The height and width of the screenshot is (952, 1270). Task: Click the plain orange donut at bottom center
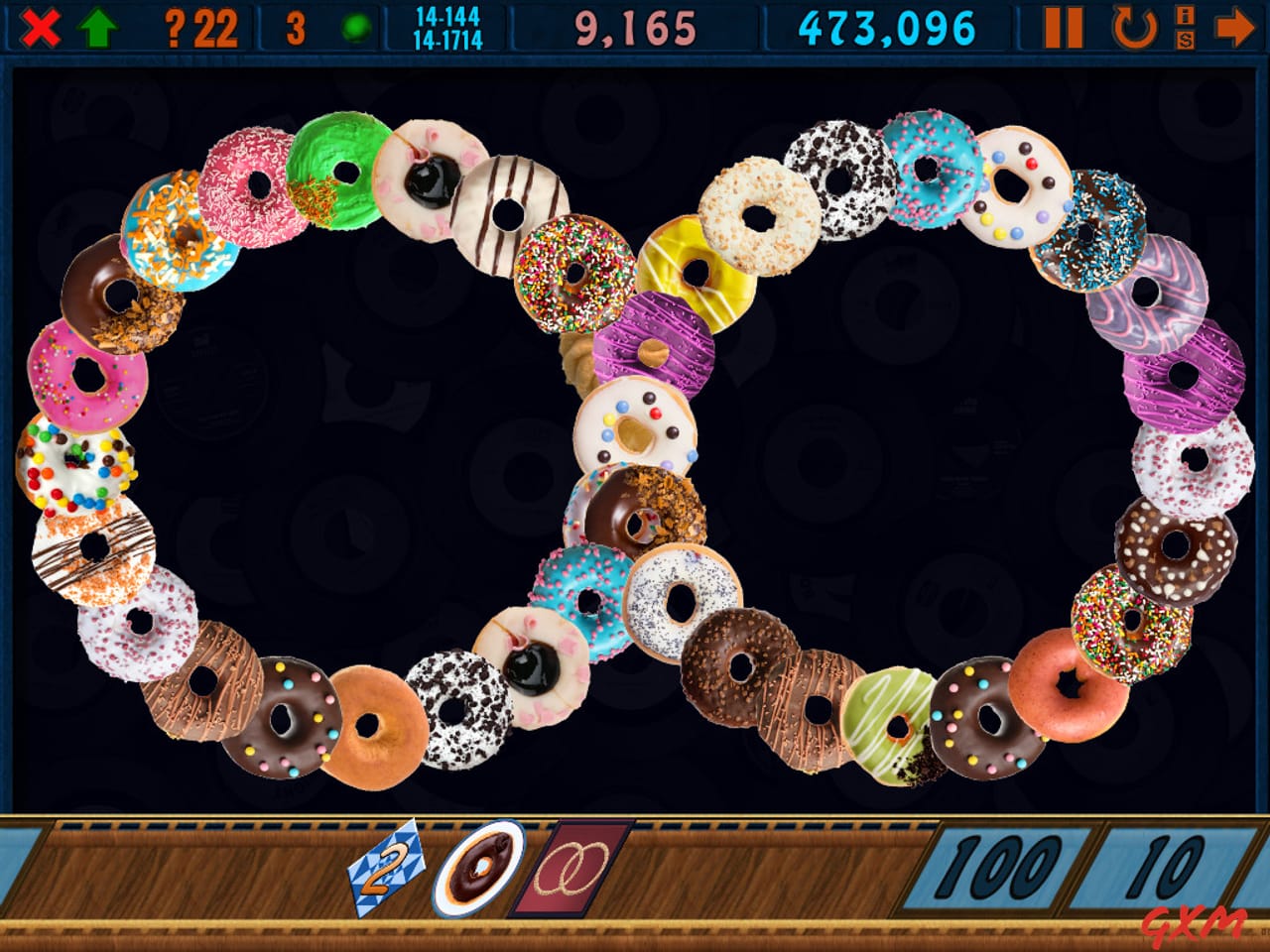(367, 724)
